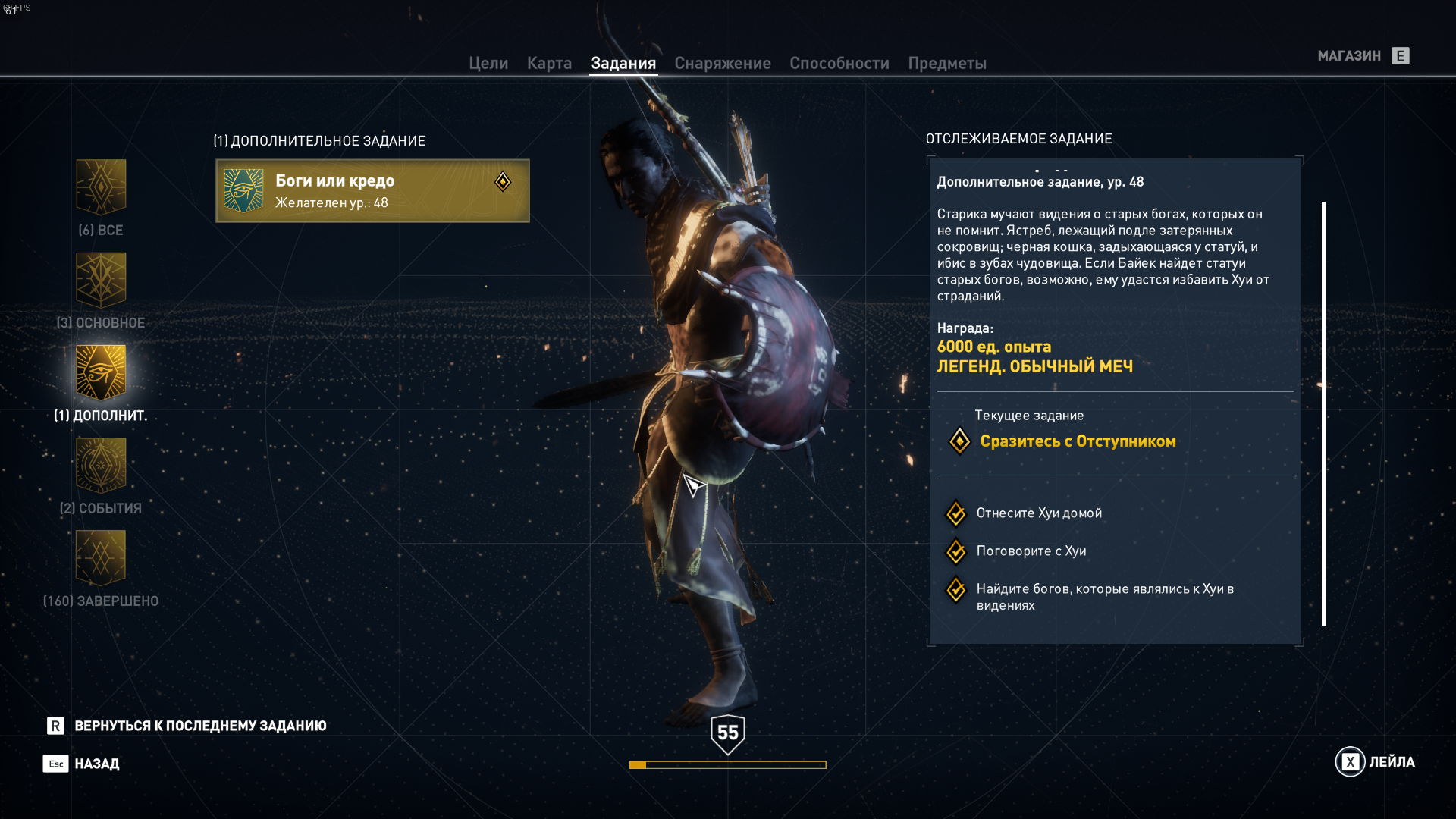The height and width of the screenshot is (819, 1456).
Task: Switch to the Предметы tab
Action: click(946, 64)
